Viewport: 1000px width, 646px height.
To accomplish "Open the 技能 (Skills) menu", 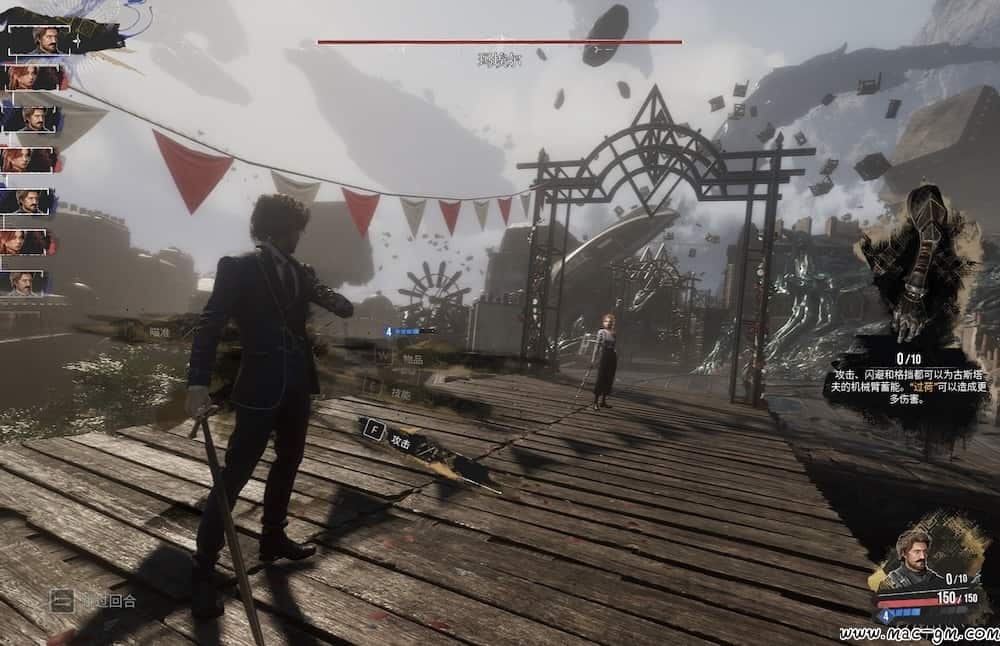I will point(399,394).
